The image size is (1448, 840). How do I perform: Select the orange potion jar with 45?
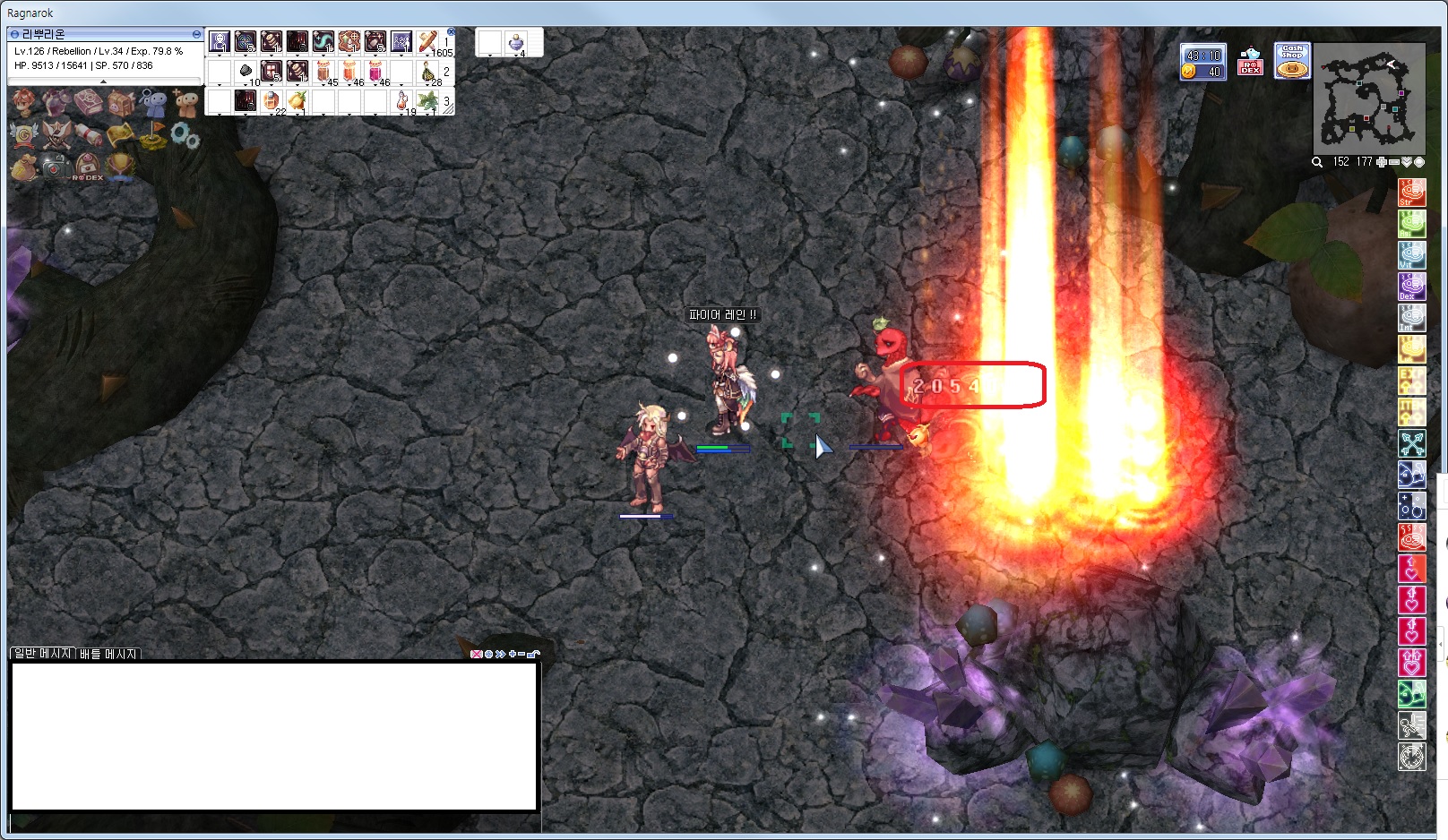324,72
